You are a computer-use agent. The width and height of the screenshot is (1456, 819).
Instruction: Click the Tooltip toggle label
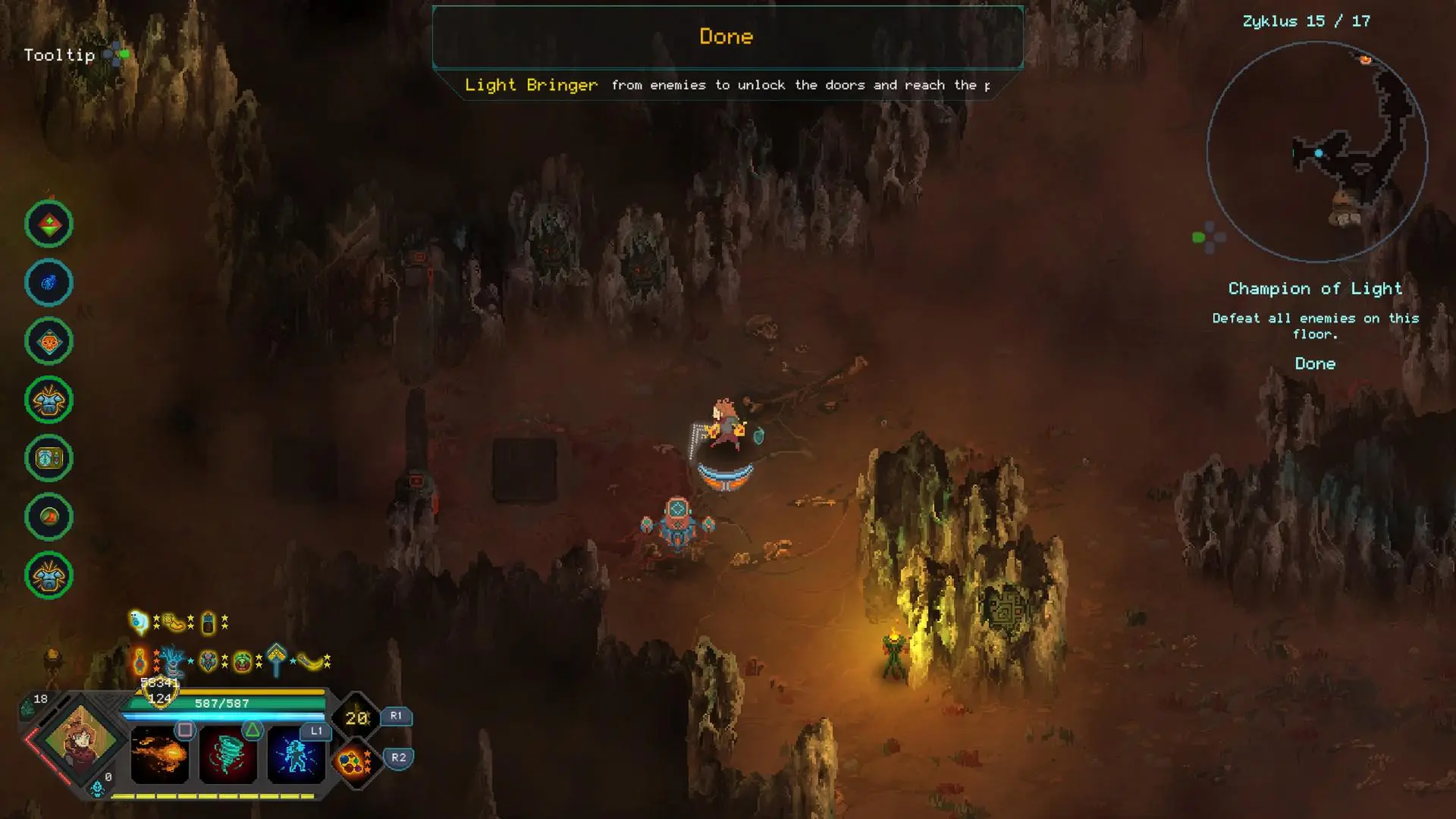59,55
